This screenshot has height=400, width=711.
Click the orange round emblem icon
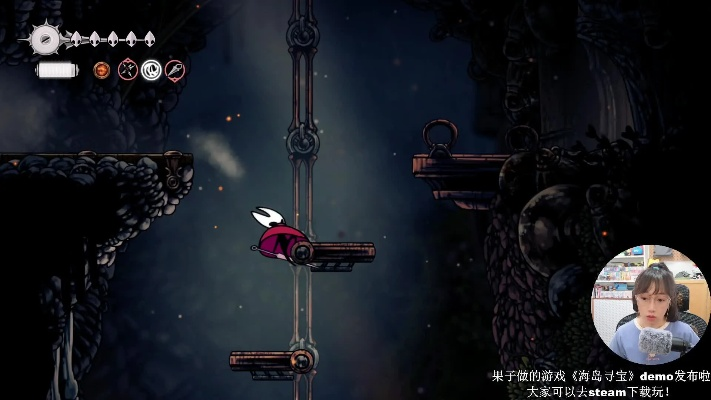point(102,70)
